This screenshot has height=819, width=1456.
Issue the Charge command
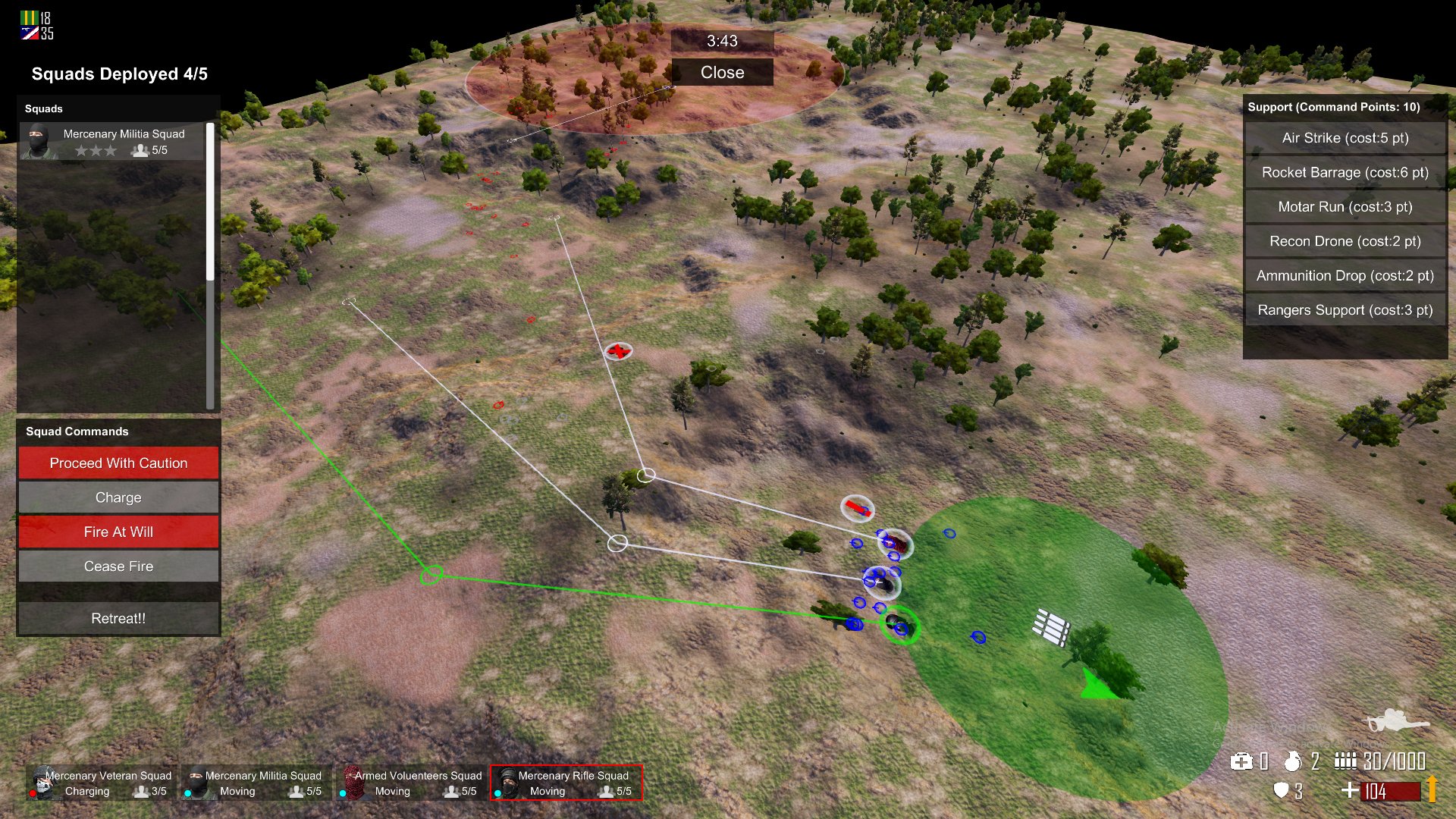pos(118,497)
